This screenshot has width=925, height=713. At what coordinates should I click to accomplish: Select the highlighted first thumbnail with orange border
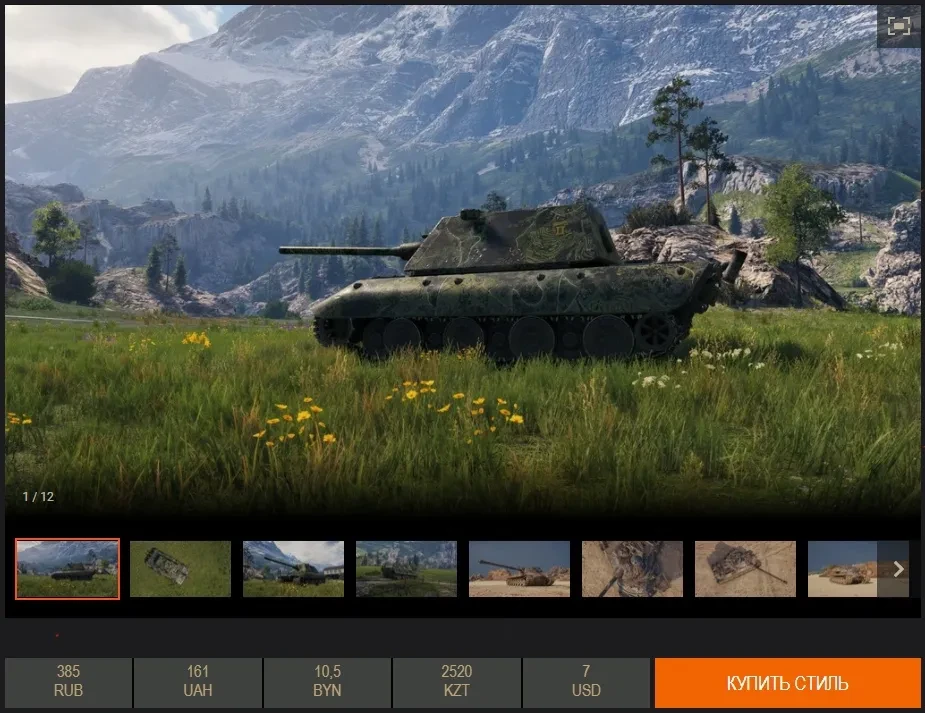(68, 569)
